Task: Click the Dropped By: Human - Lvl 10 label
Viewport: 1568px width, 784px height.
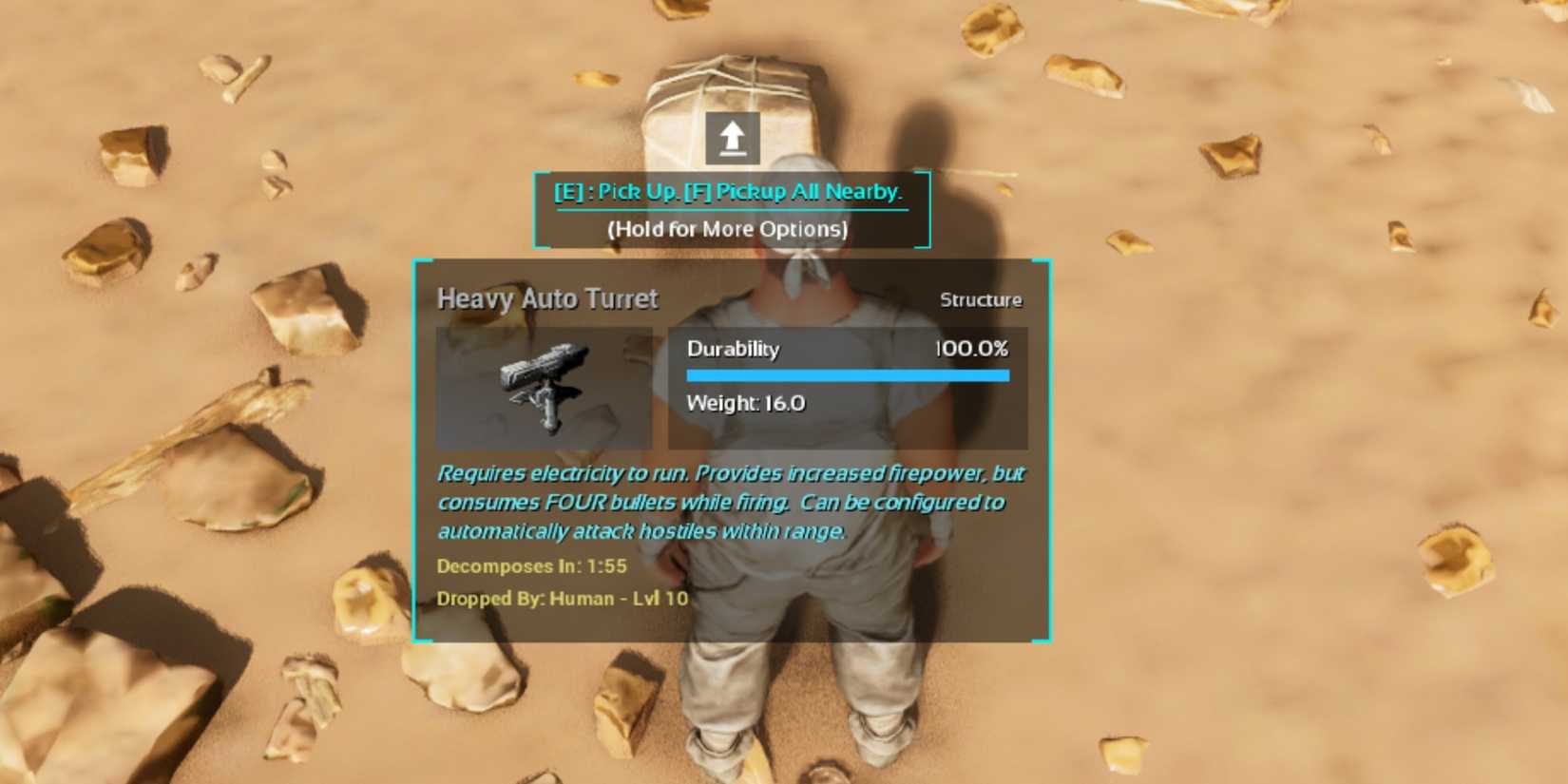Action: pyautogui.click(x=564, y=599)
